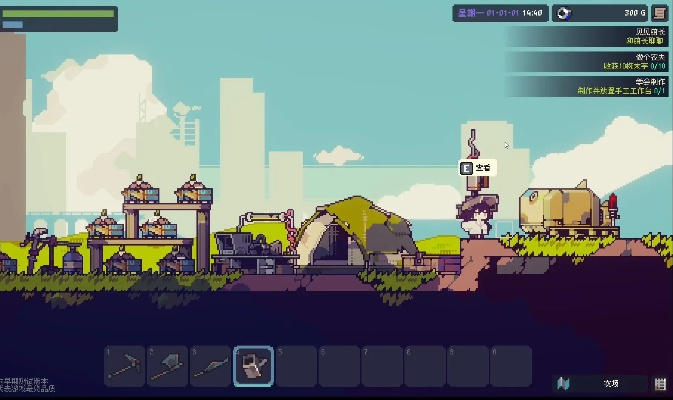Select the axe hotbar slot

click(x=168, y=366)
